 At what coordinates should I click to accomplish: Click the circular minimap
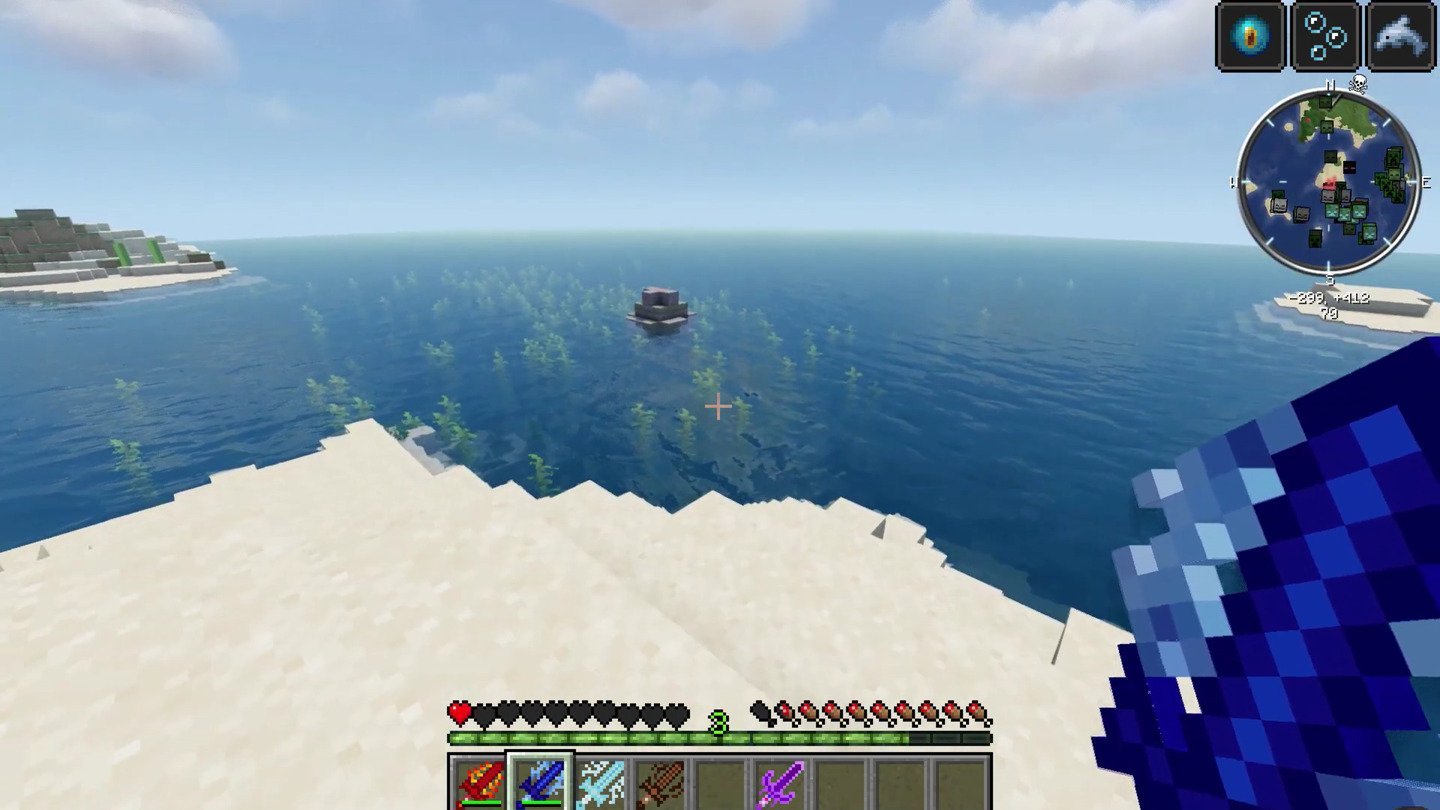[1328, 182]
